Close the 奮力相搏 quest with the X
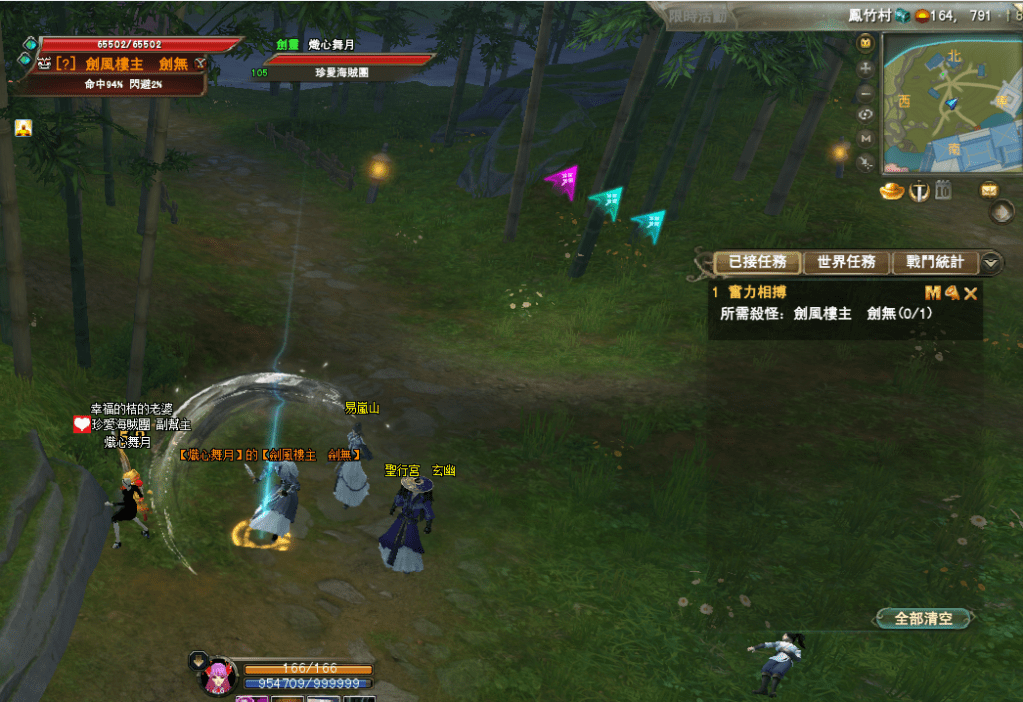 (970, 293)
